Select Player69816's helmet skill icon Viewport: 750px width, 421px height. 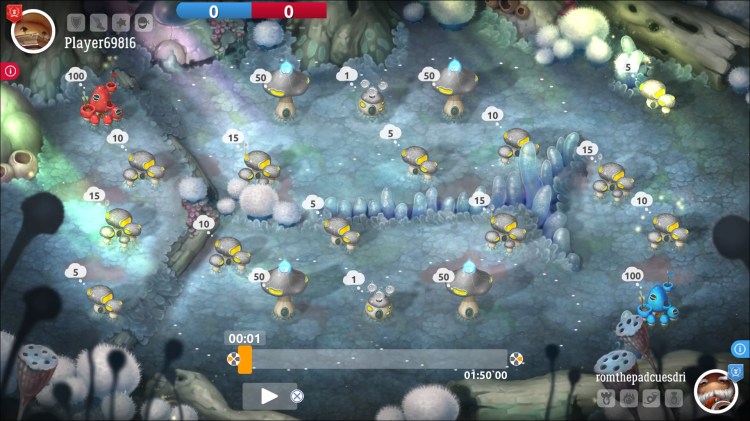(x=144, y=22)
